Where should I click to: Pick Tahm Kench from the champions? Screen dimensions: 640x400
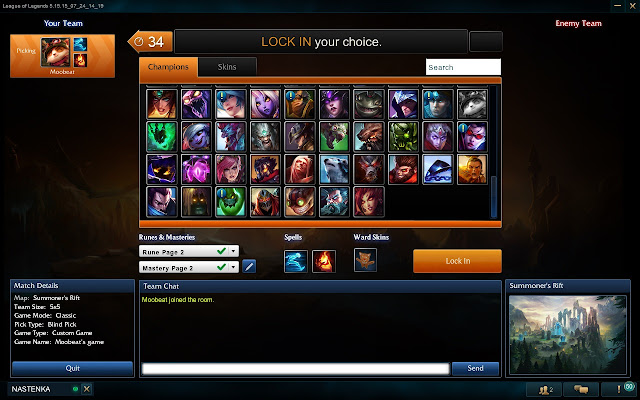point(367,104)
